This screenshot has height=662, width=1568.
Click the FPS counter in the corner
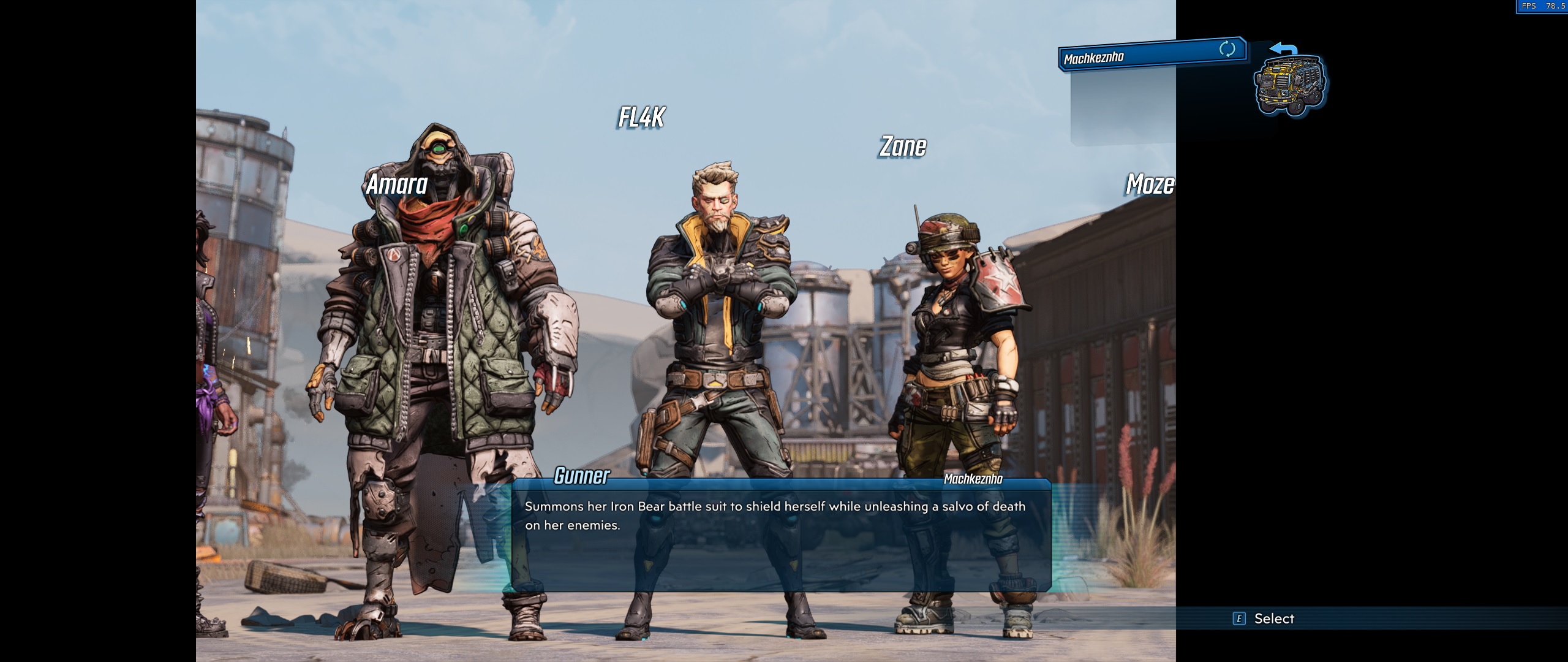pyautogui.click(x=1543, y=6)
